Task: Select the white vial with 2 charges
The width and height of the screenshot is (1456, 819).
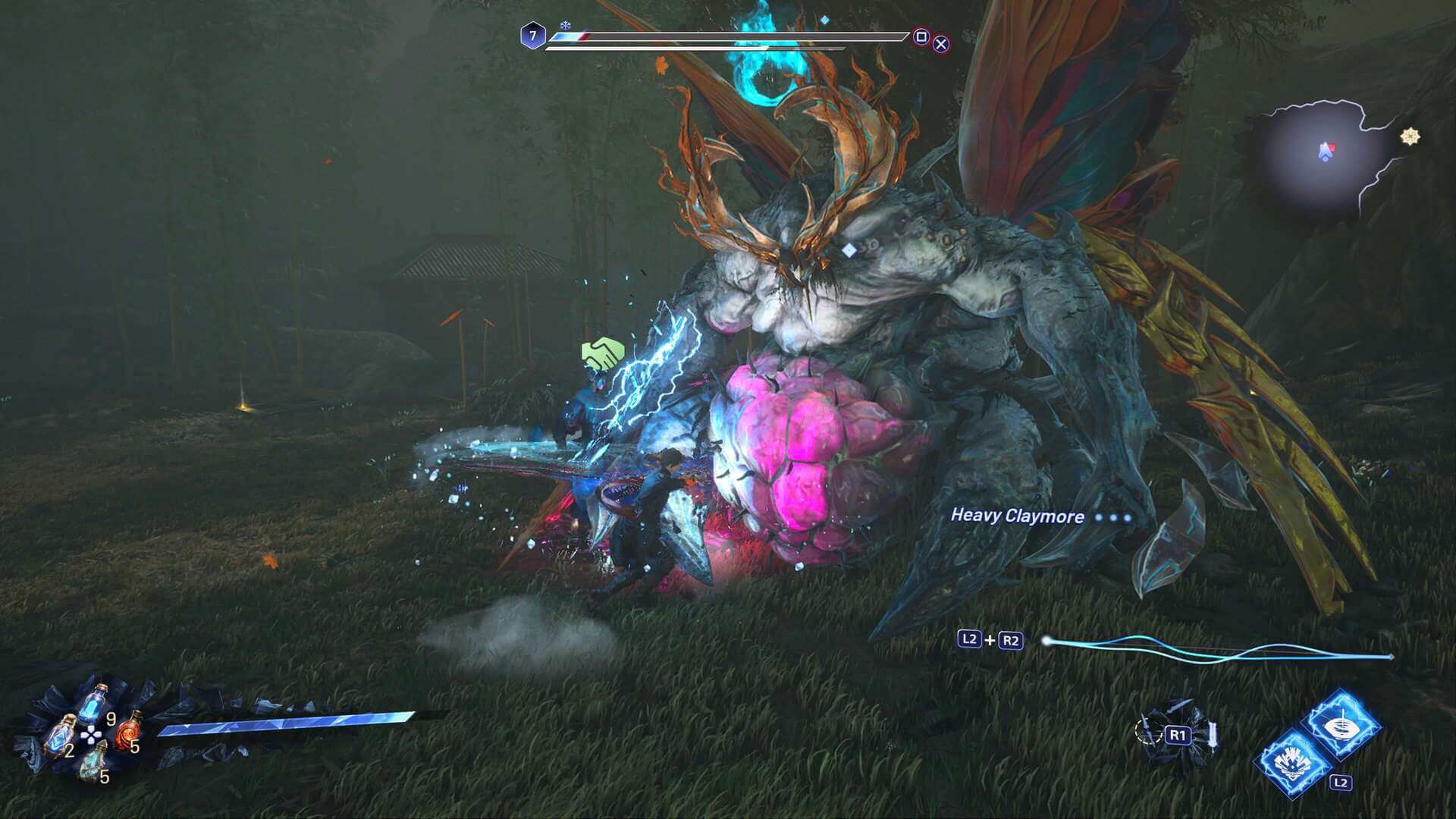Action: pyautogui.click(x=59, y=736)
